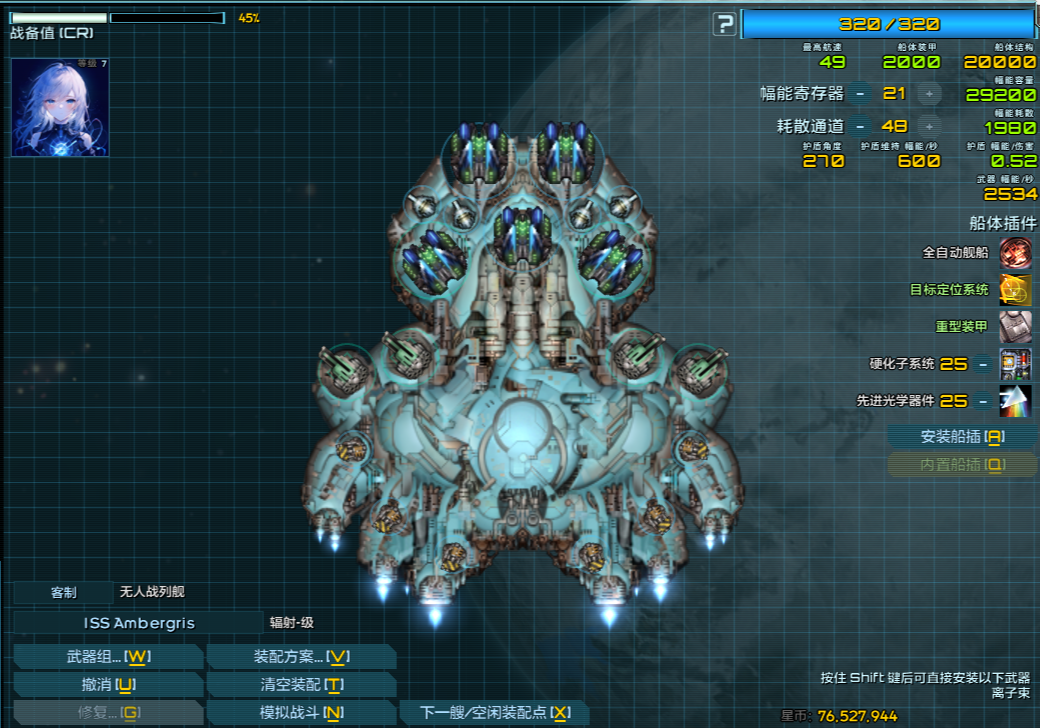
Task: Click the 安装船插 install hullmod button
Action: pyautogui.click(x=961, y=437)
